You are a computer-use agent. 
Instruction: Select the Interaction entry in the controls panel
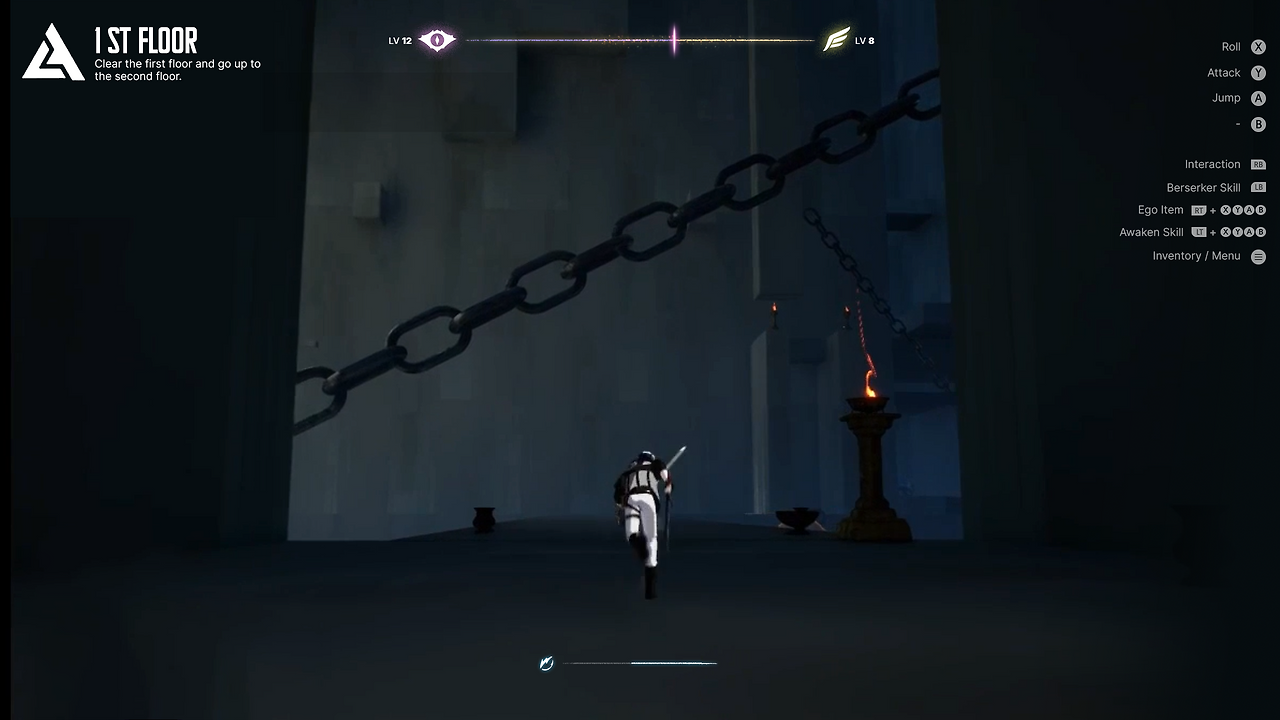pyautogui.click(x=1212, y=164)
